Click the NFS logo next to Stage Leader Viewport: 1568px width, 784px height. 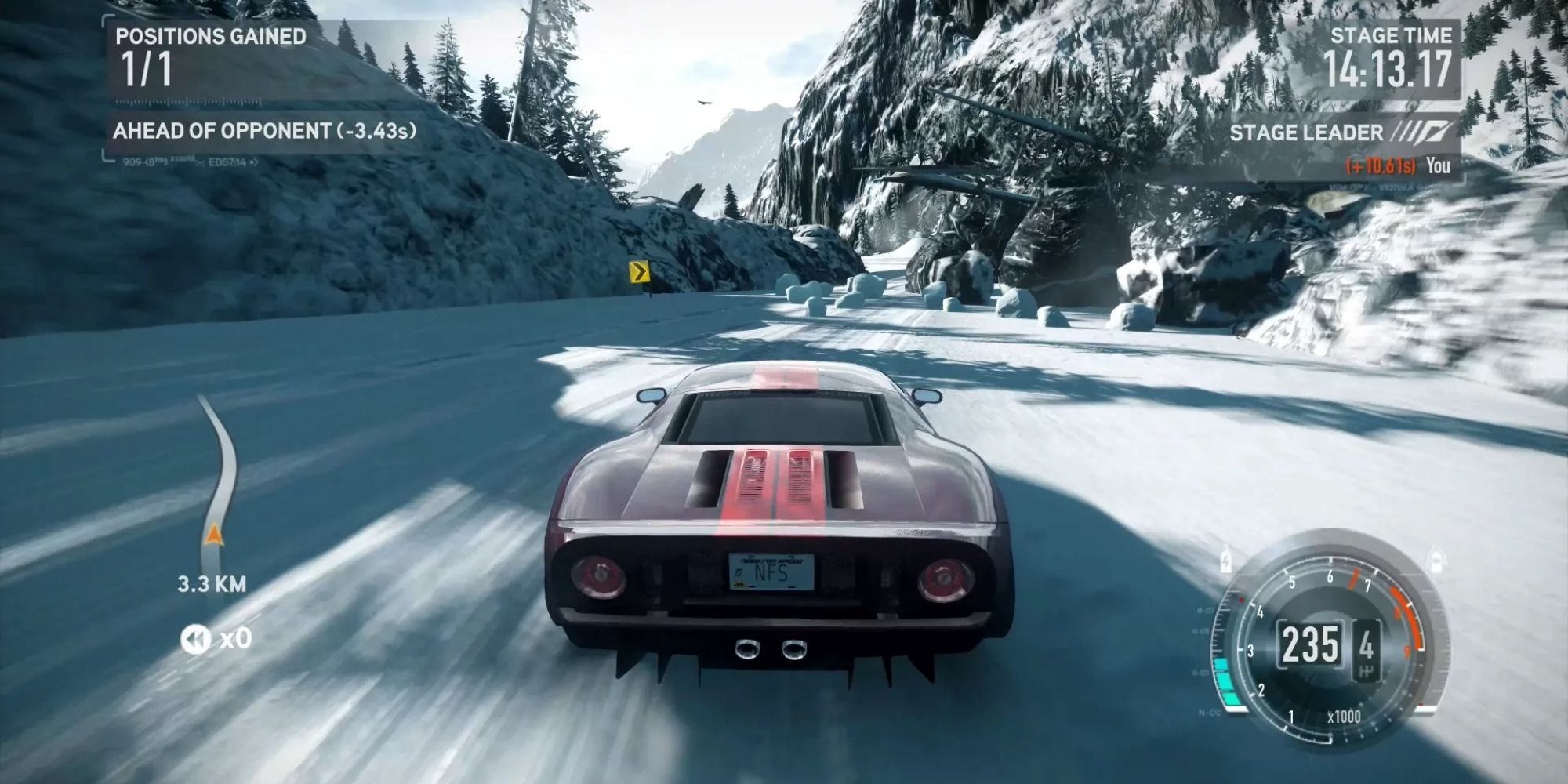(1425, 130)
